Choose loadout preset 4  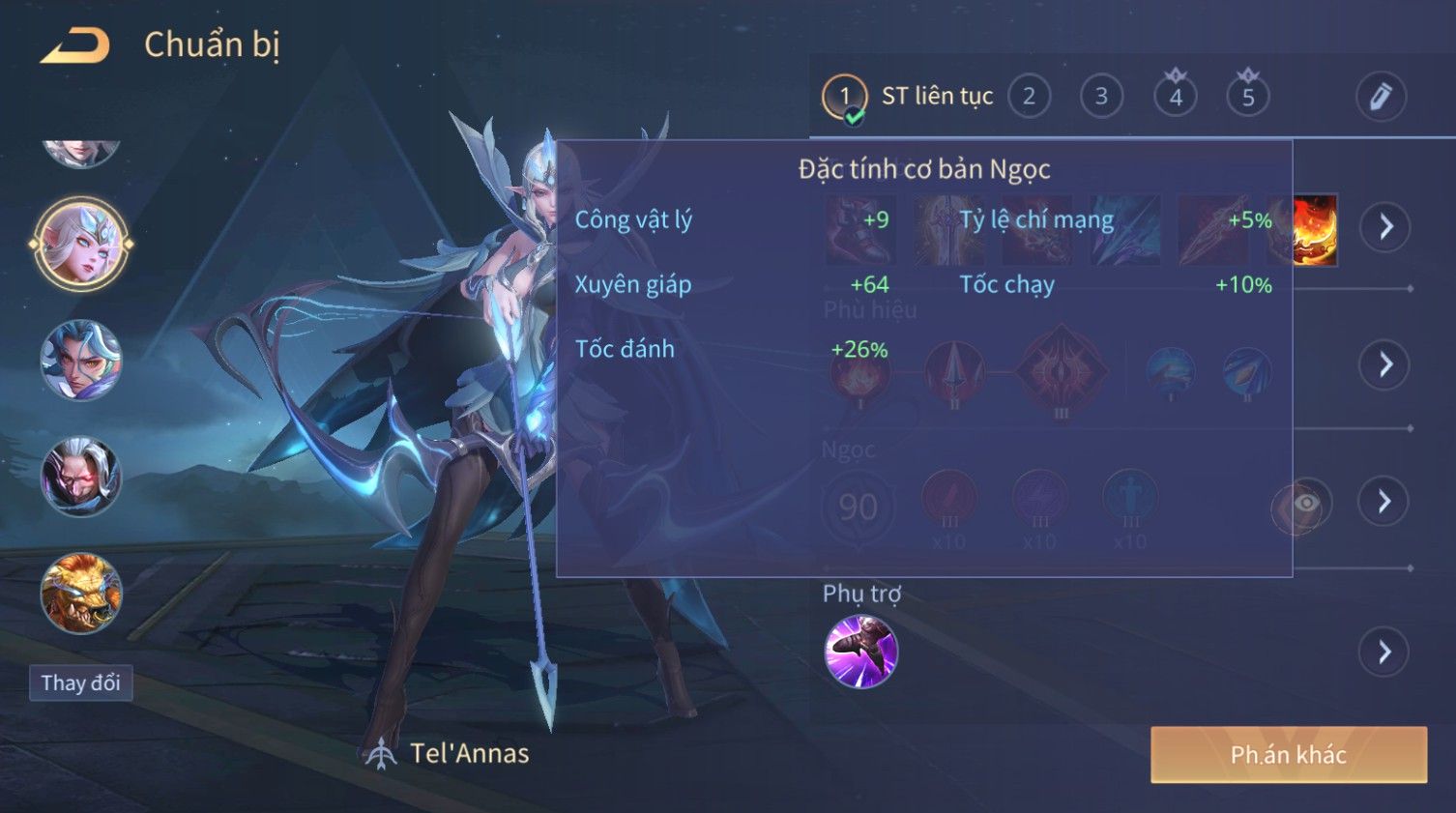[1176, 97]
